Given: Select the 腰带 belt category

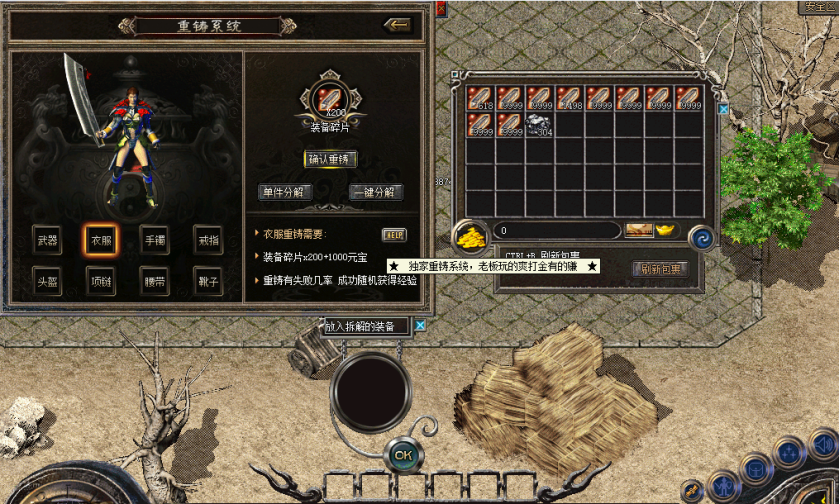Looking at the screenshot, I should click(155, 281).
